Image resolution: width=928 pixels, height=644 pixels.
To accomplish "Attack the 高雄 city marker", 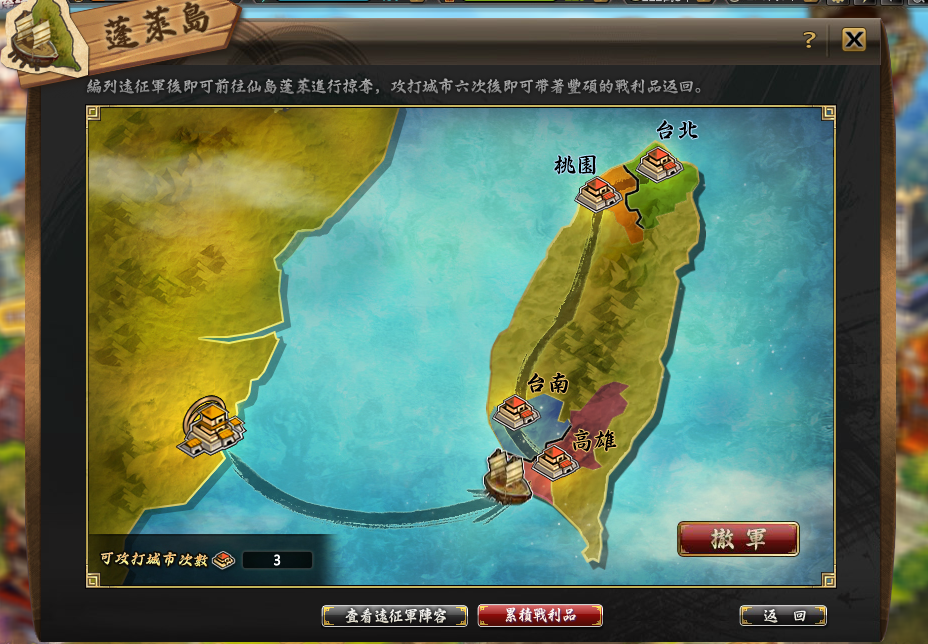I will 554,461.
